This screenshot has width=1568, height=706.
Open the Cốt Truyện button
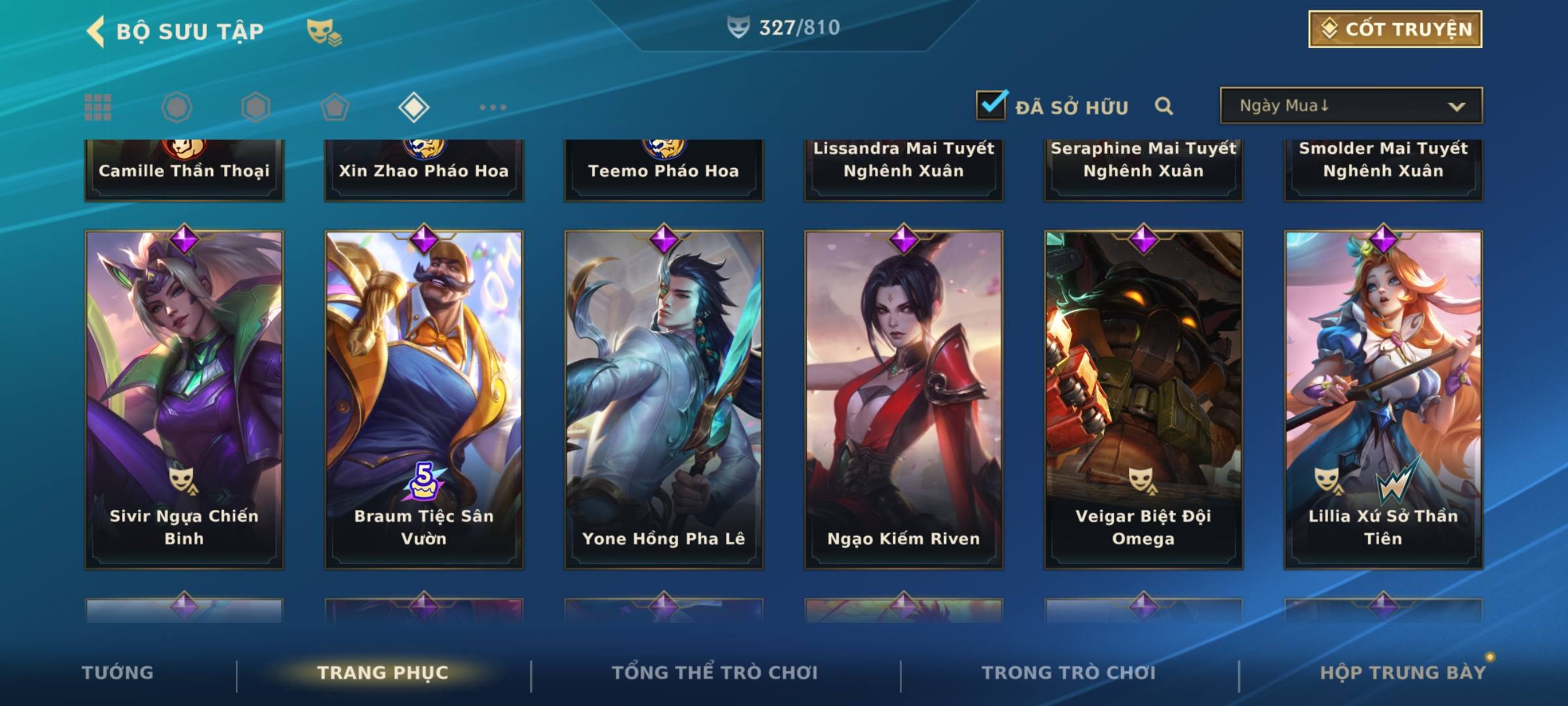pos(1395,29)
